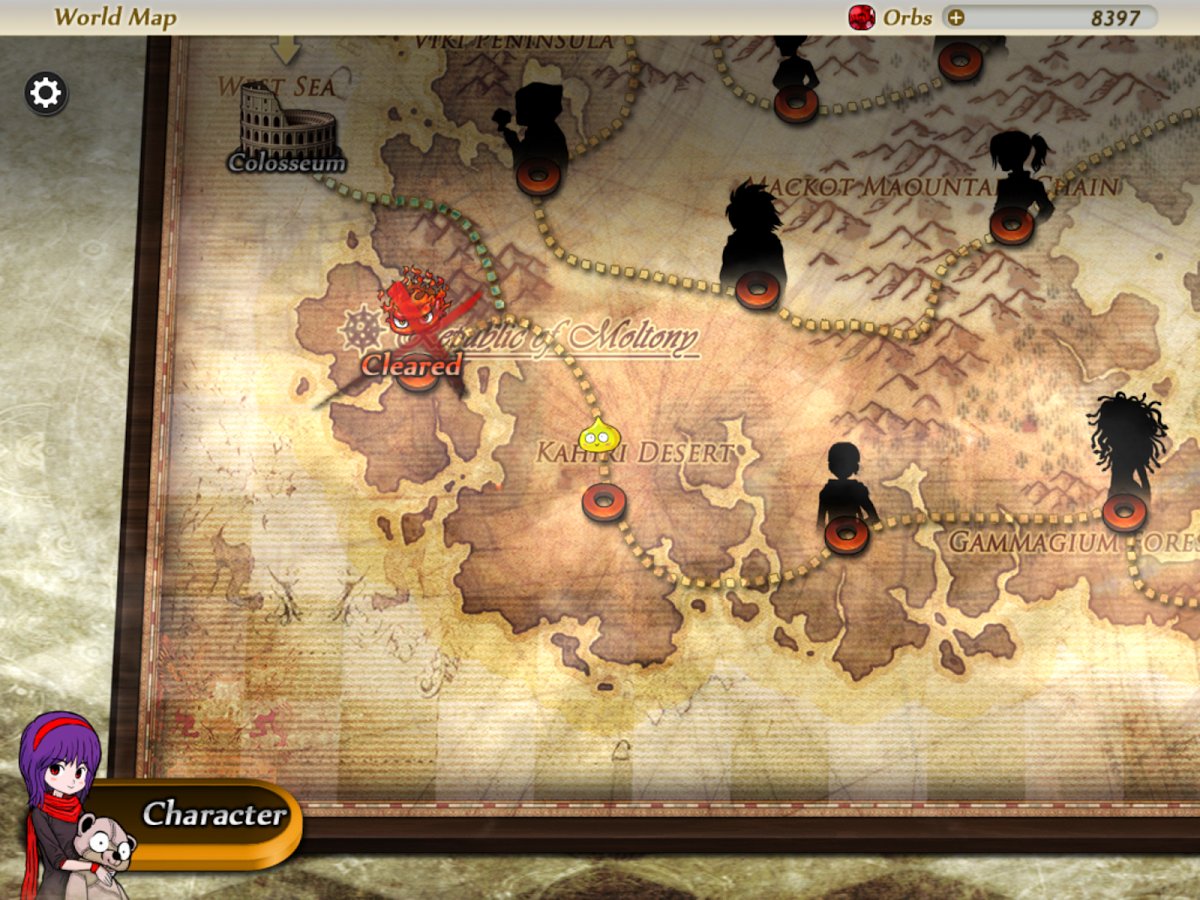The width and height of the screenshot is (1200, 900).
Task: Choose the silhouette stage below Viki Peninsula
Action: tap(537, 176)
